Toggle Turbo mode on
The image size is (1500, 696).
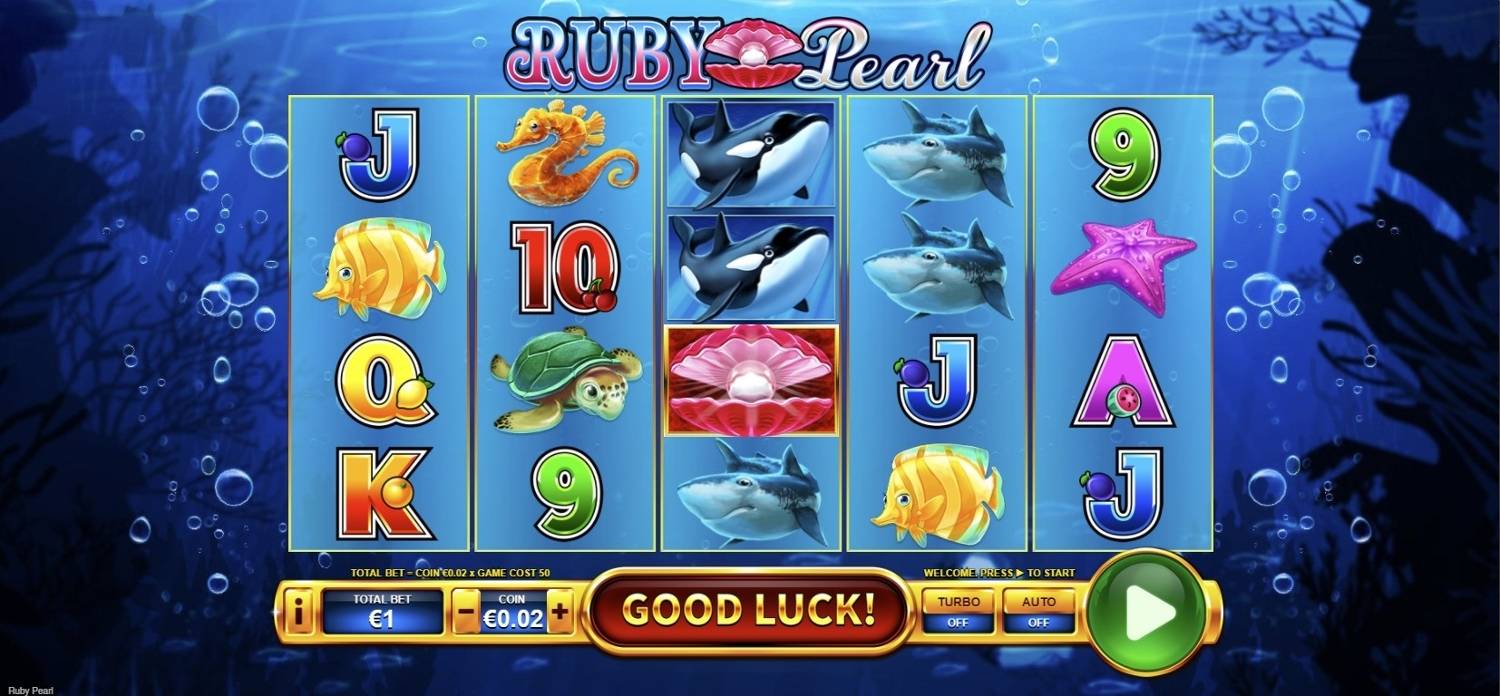point(958,612)
